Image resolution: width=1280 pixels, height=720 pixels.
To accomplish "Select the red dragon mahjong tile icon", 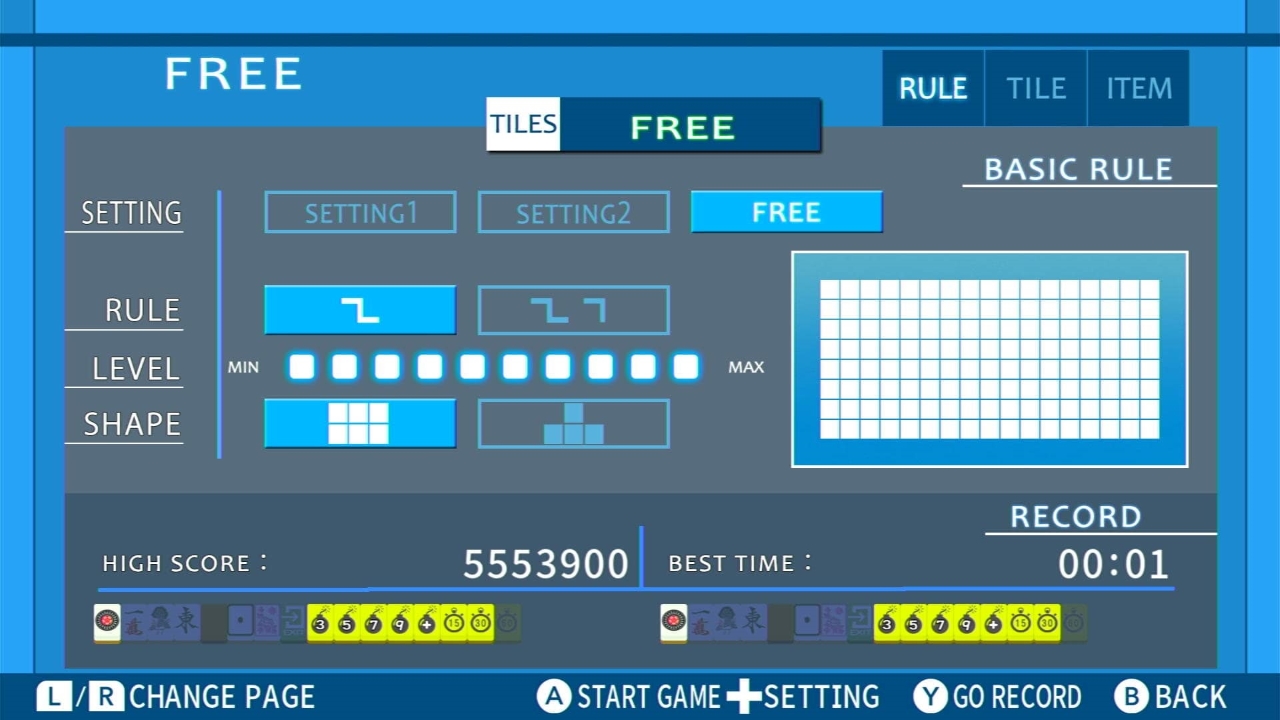I will (x=105, y=622).
